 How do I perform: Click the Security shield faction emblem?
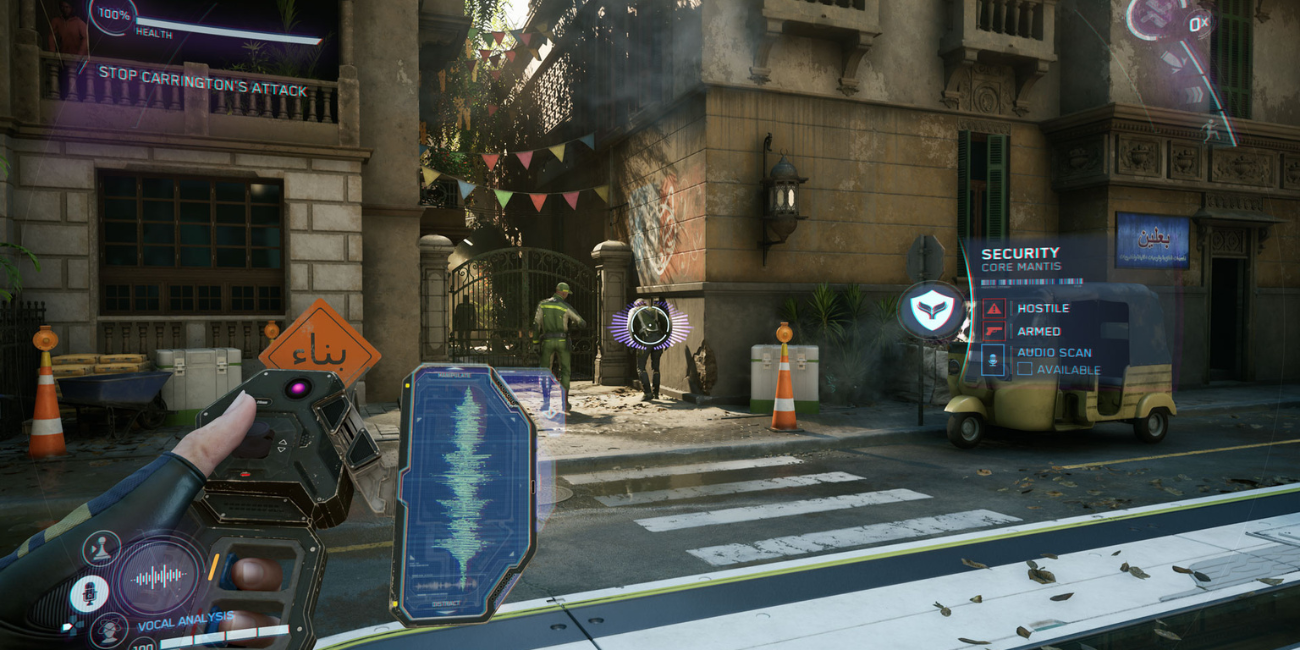point(931,310)
